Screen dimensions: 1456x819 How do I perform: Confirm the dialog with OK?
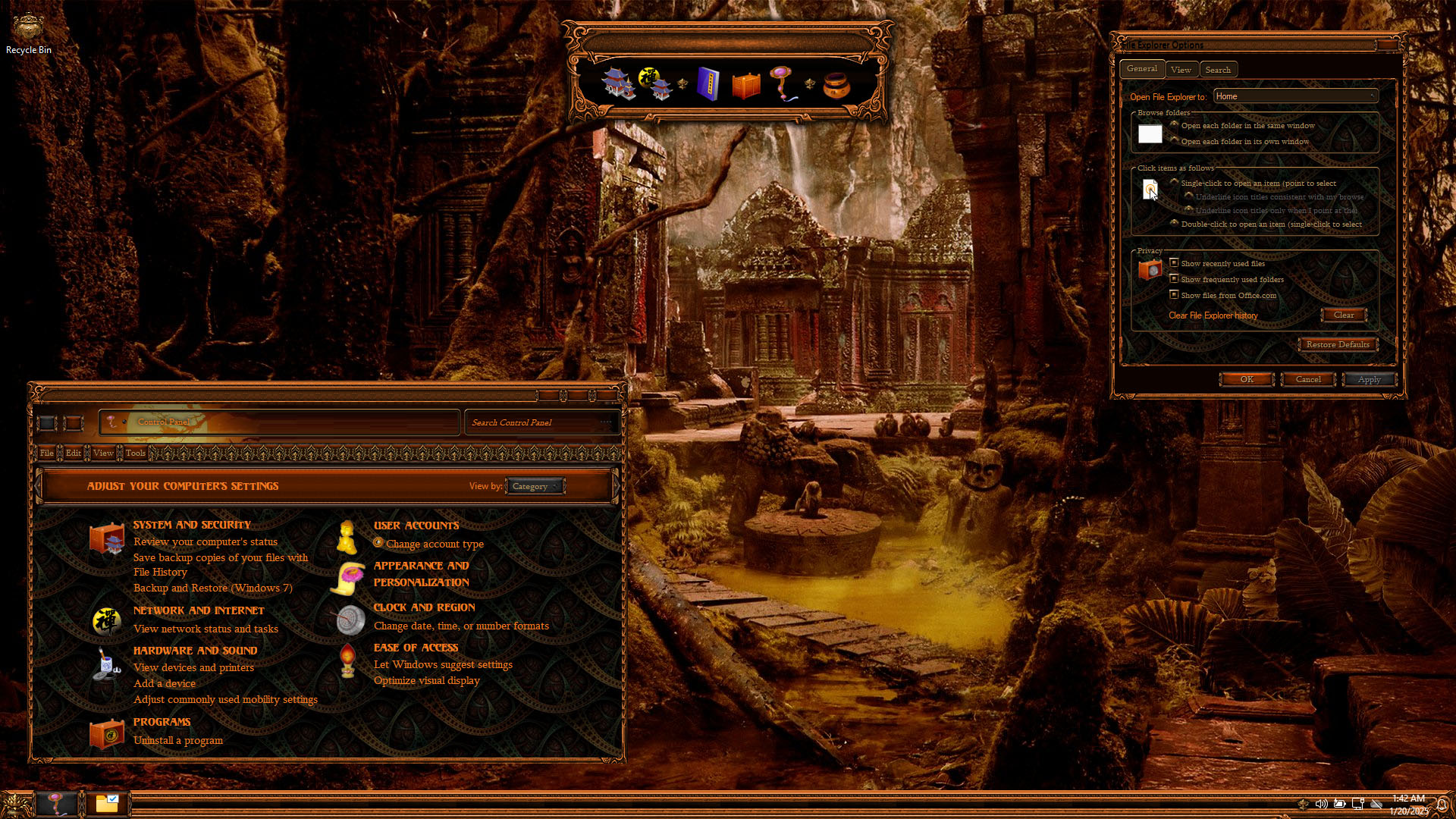[x=1246, y=379]
